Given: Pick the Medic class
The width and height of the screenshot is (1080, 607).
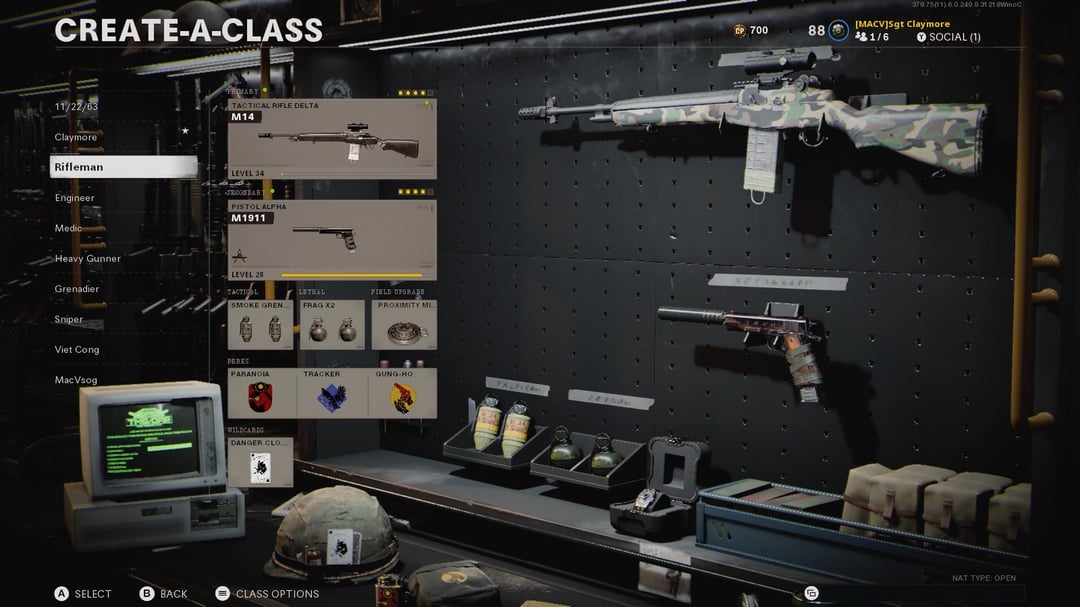Looking at the screenshot, I should click(x=69, y=228).
